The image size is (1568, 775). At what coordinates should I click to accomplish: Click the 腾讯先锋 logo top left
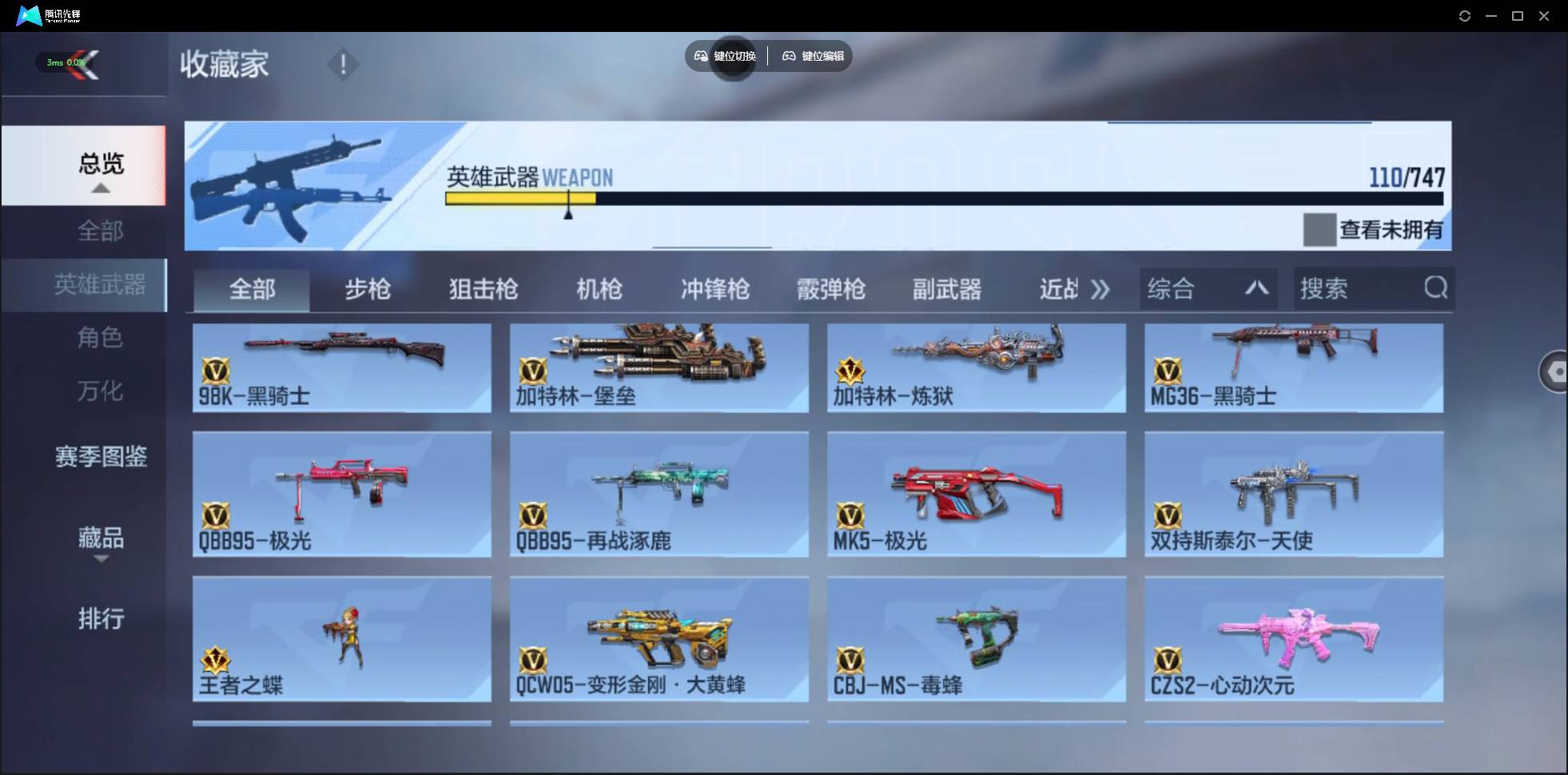coord(28,15)
